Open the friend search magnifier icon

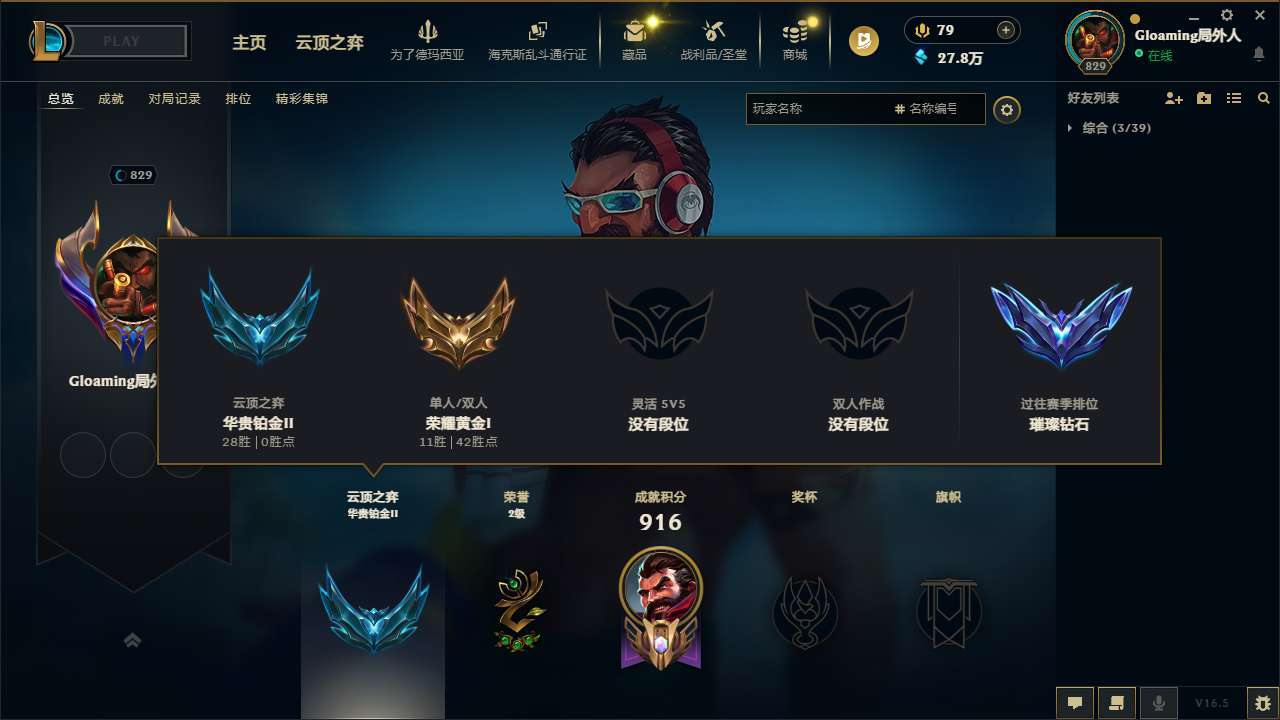(x=1263, y=98)
